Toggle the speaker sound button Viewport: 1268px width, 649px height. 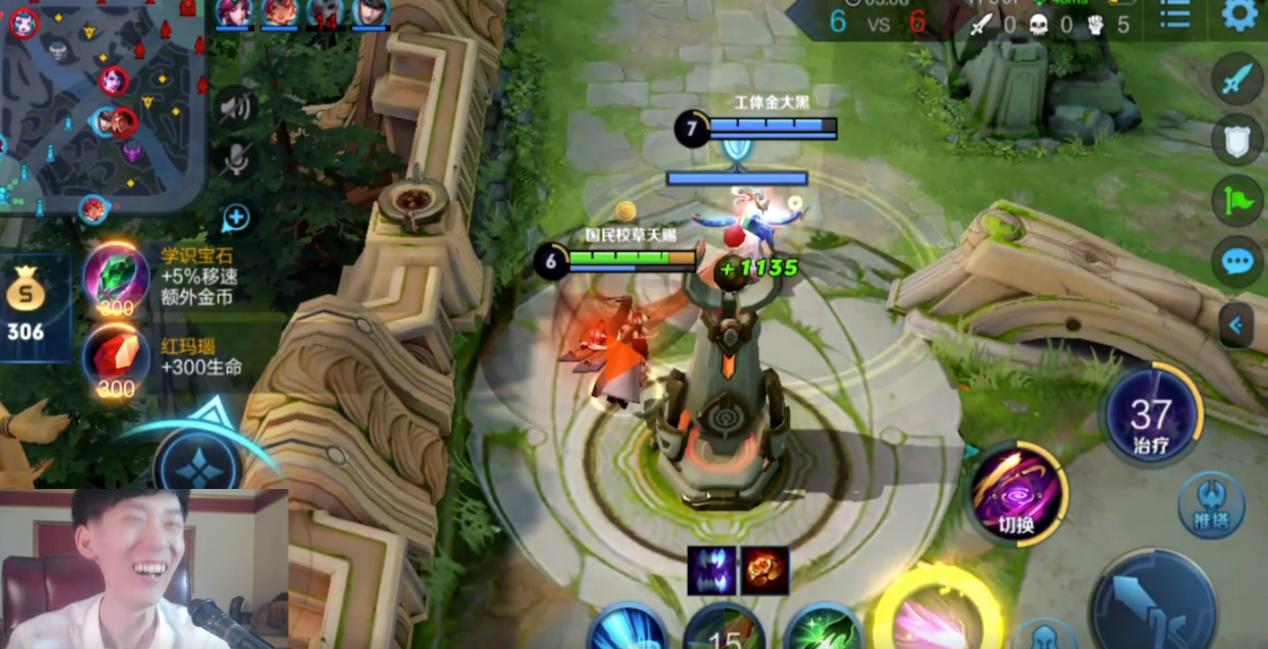click(236, 106)
